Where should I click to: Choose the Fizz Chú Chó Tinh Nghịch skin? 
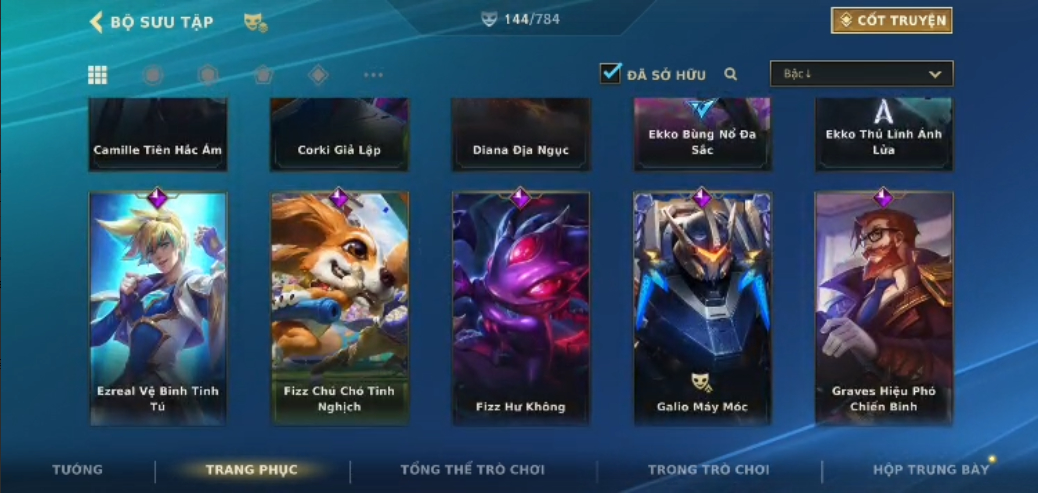339,308
